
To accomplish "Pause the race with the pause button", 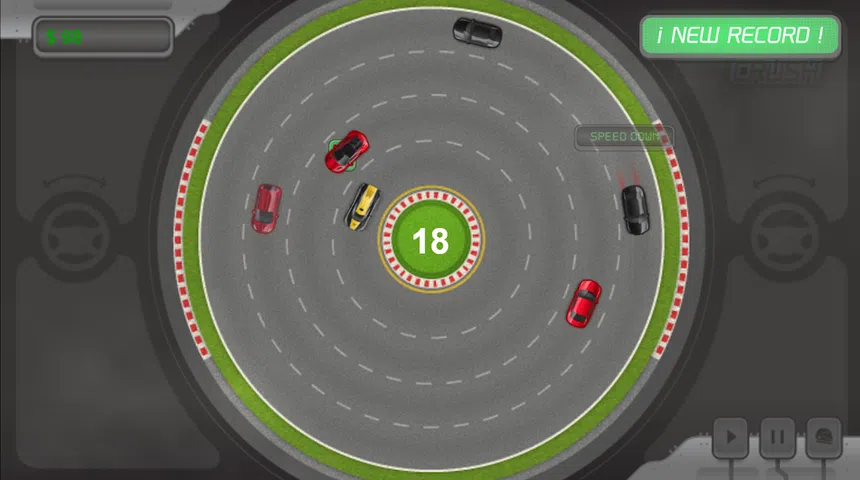I will pos(777,436).
